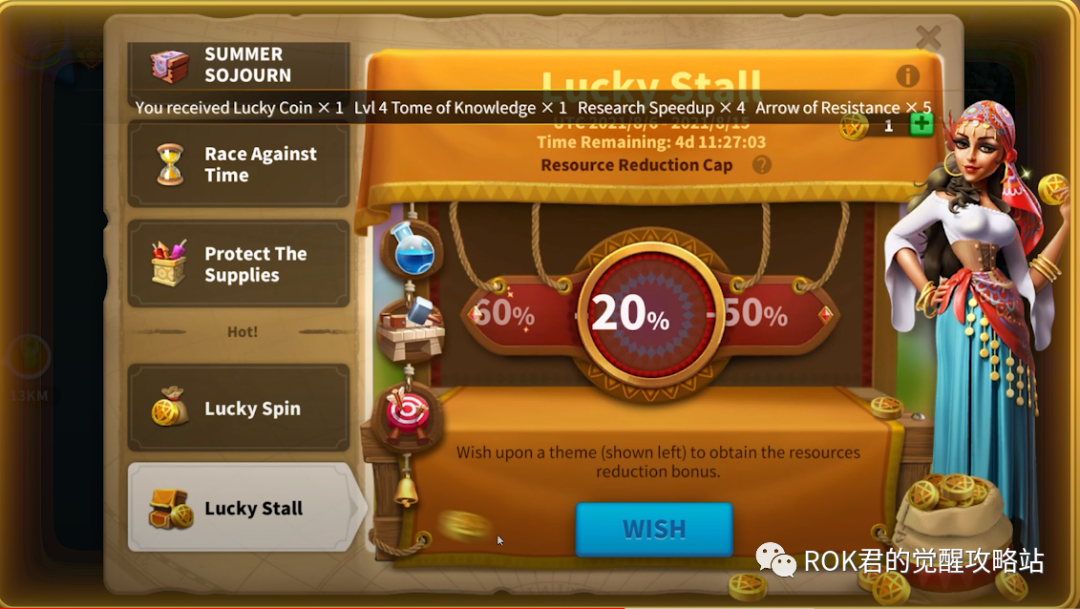Open the Summer Sojourn event
The width and height of the screenshot is (1080, 609).
(x=238, y=66)
